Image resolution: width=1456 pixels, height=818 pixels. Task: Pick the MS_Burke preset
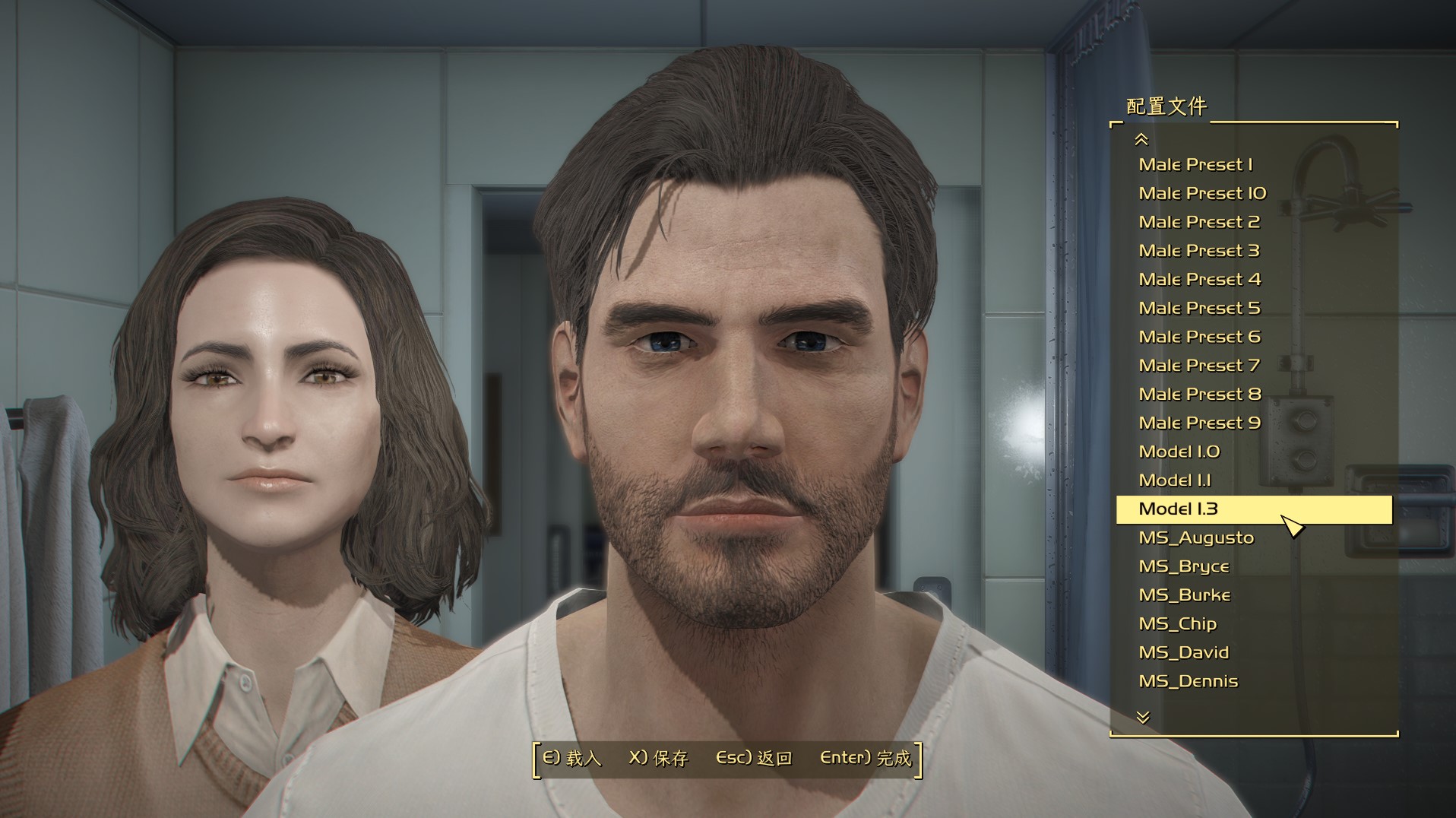click(x=1184, y=595)
